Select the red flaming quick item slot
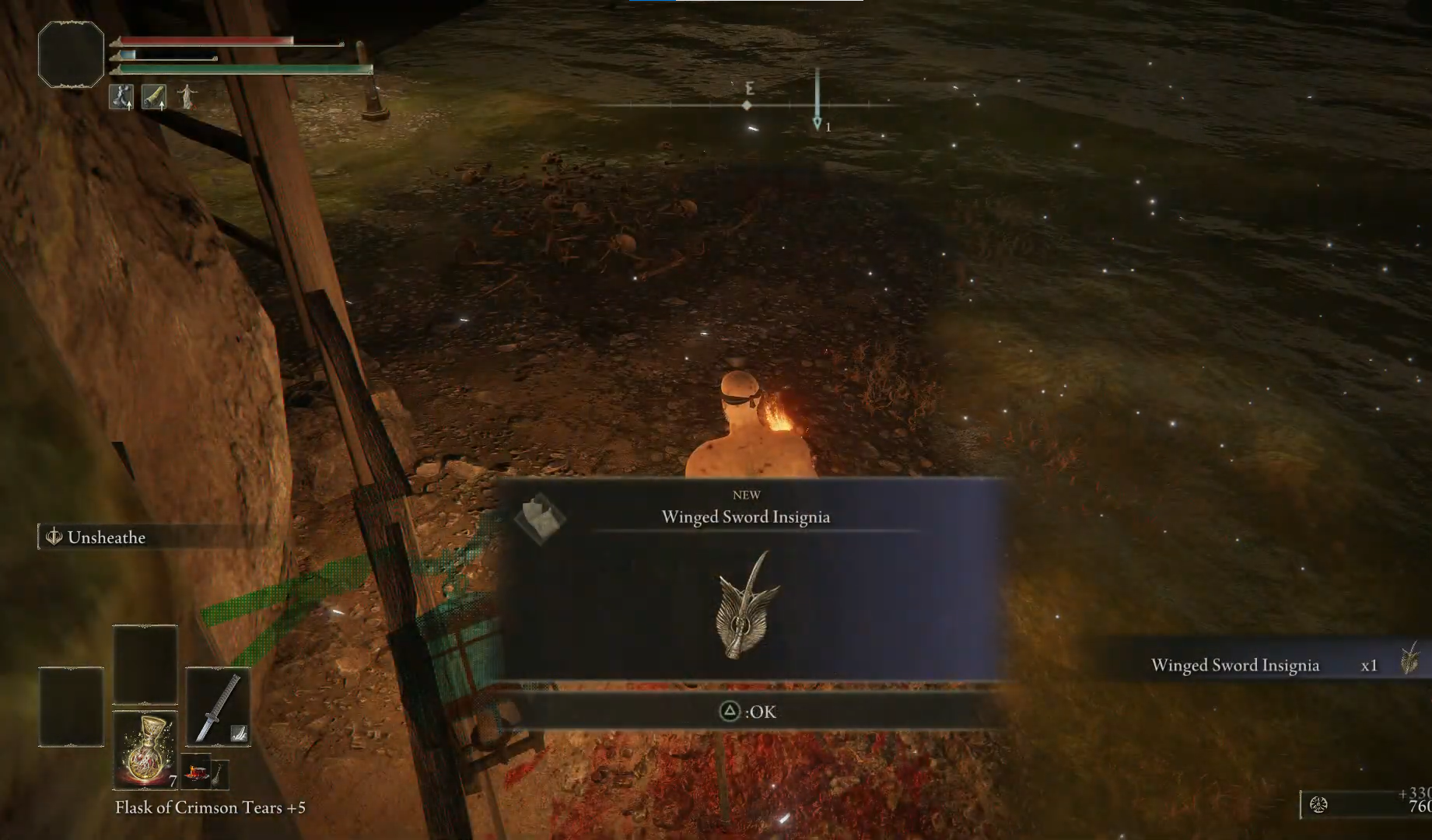The height and width of the screenshot is (840, 1432). pos(194,772)
